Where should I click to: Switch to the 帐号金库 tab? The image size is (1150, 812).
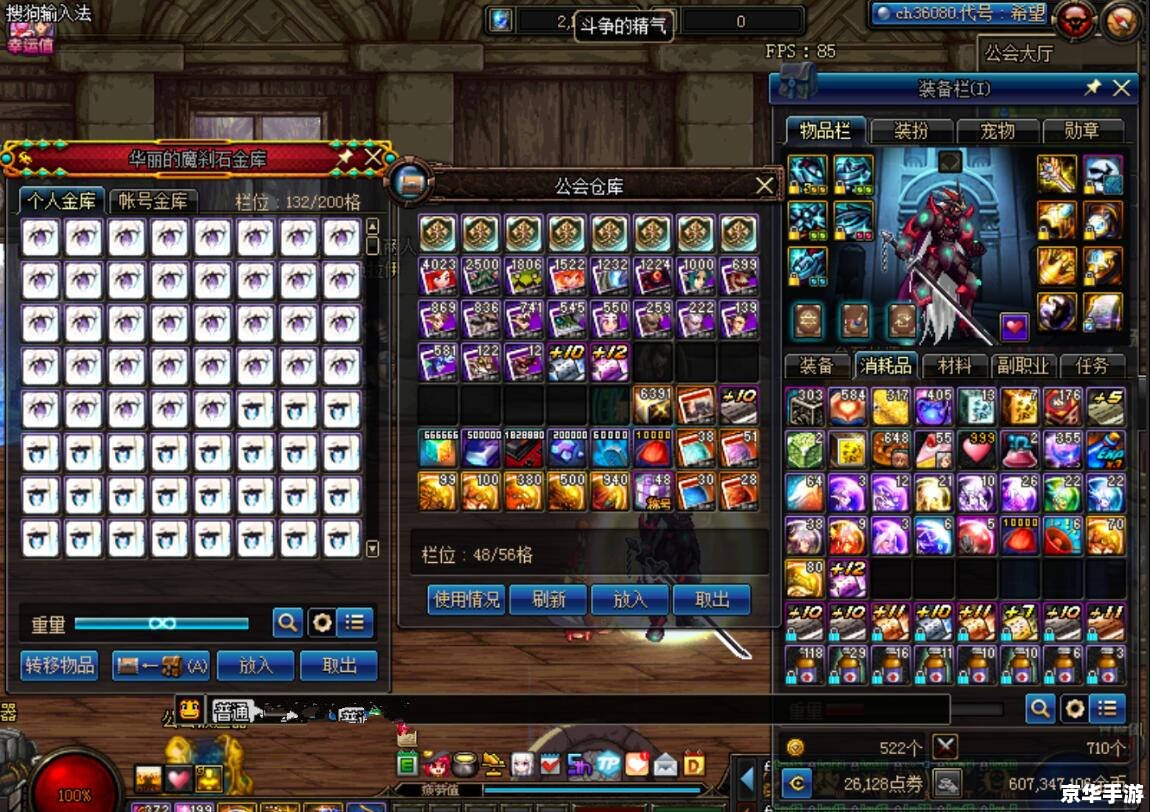(x=153, y=200)
